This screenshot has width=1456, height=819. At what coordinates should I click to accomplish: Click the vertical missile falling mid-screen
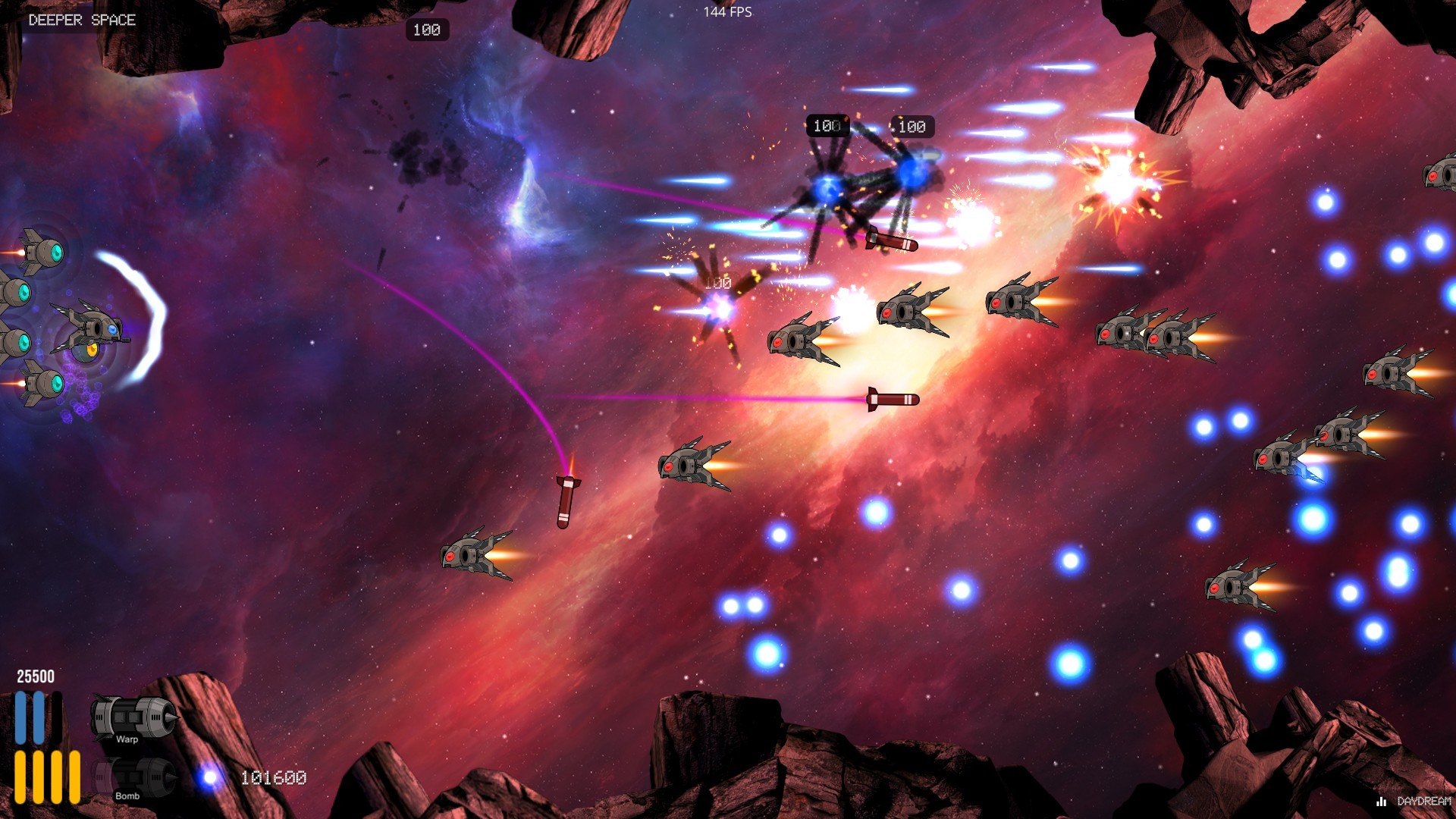565,500
